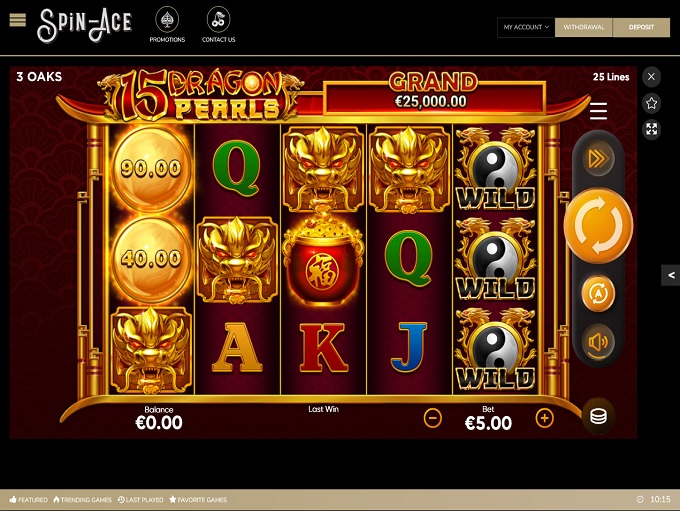Go to Promotions
The height and width of the screenshot is (511, 680).
(x=167, y=26)
